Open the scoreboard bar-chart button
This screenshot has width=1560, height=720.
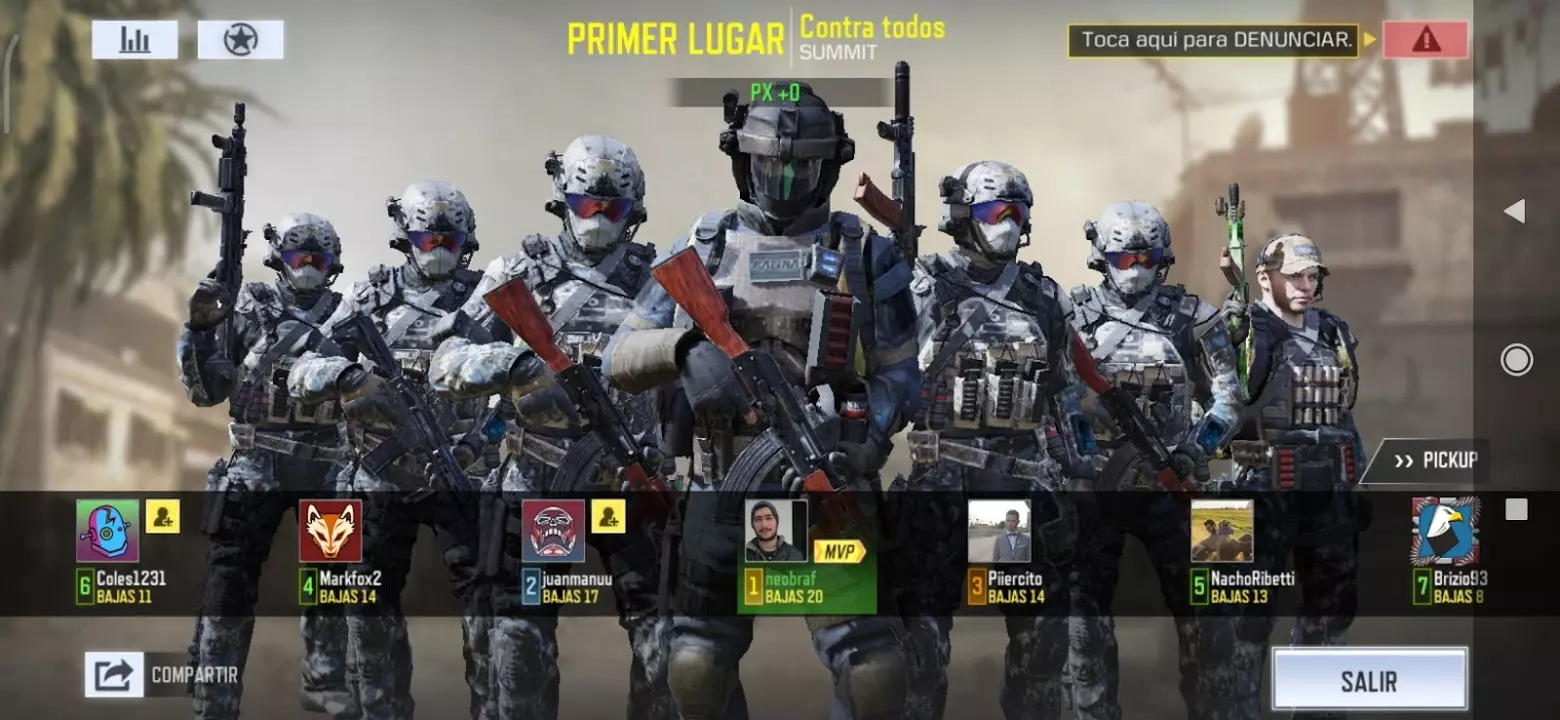(x=135, y=40)
